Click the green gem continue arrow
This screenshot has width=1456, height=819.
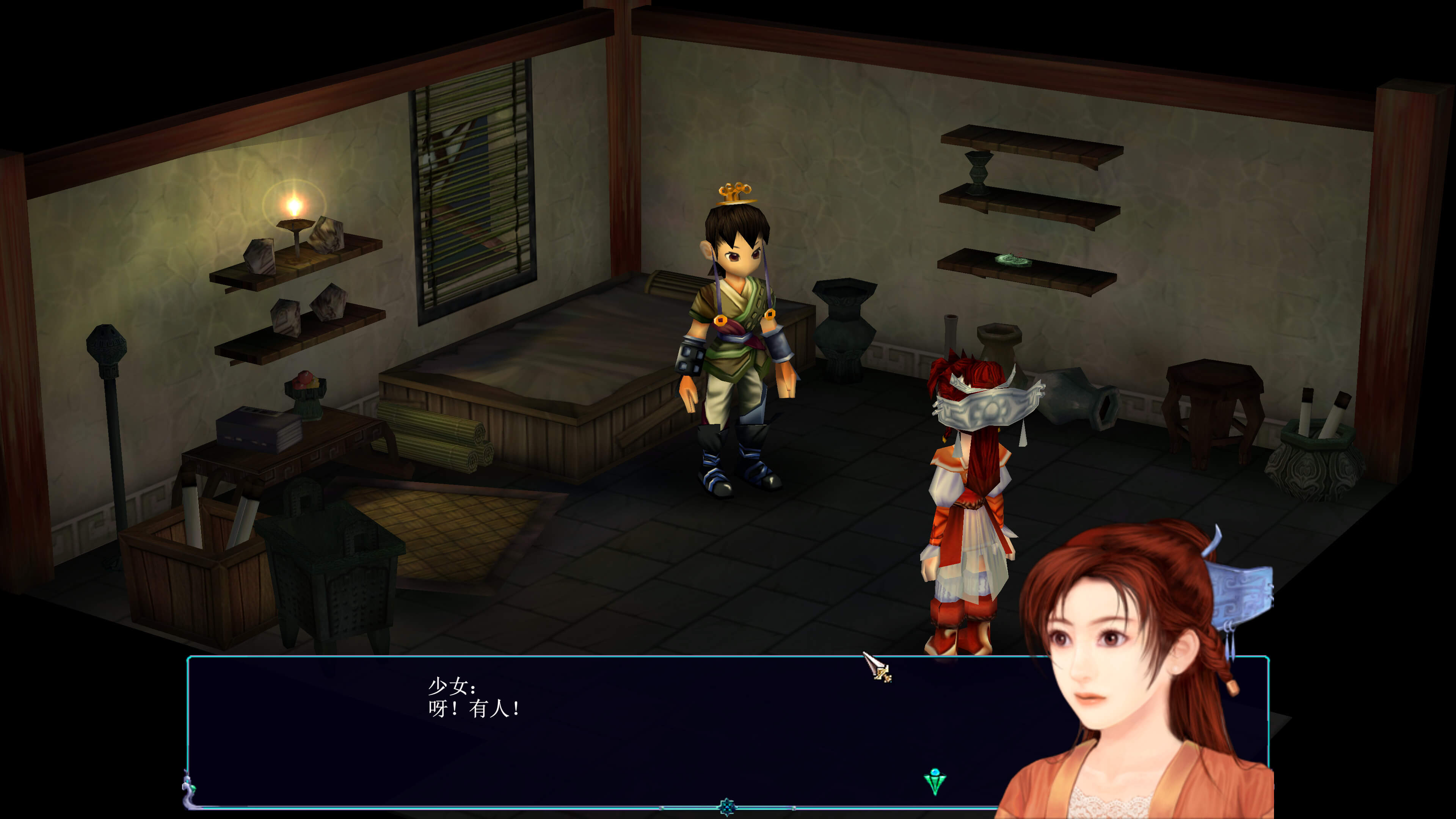coord(934,782)
